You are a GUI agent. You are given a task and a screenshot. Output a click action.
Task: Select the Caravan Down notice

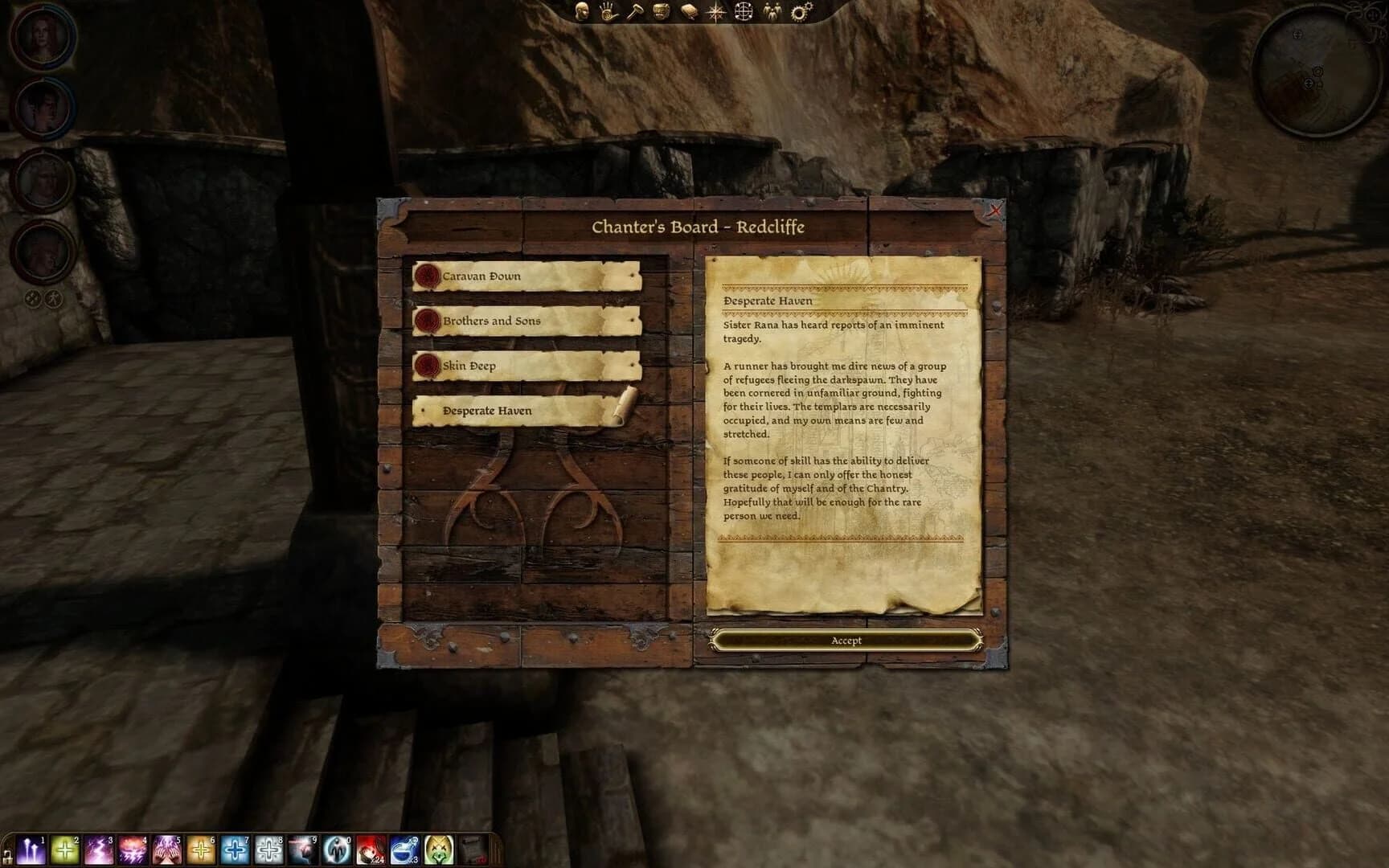(x=522, y=276)
